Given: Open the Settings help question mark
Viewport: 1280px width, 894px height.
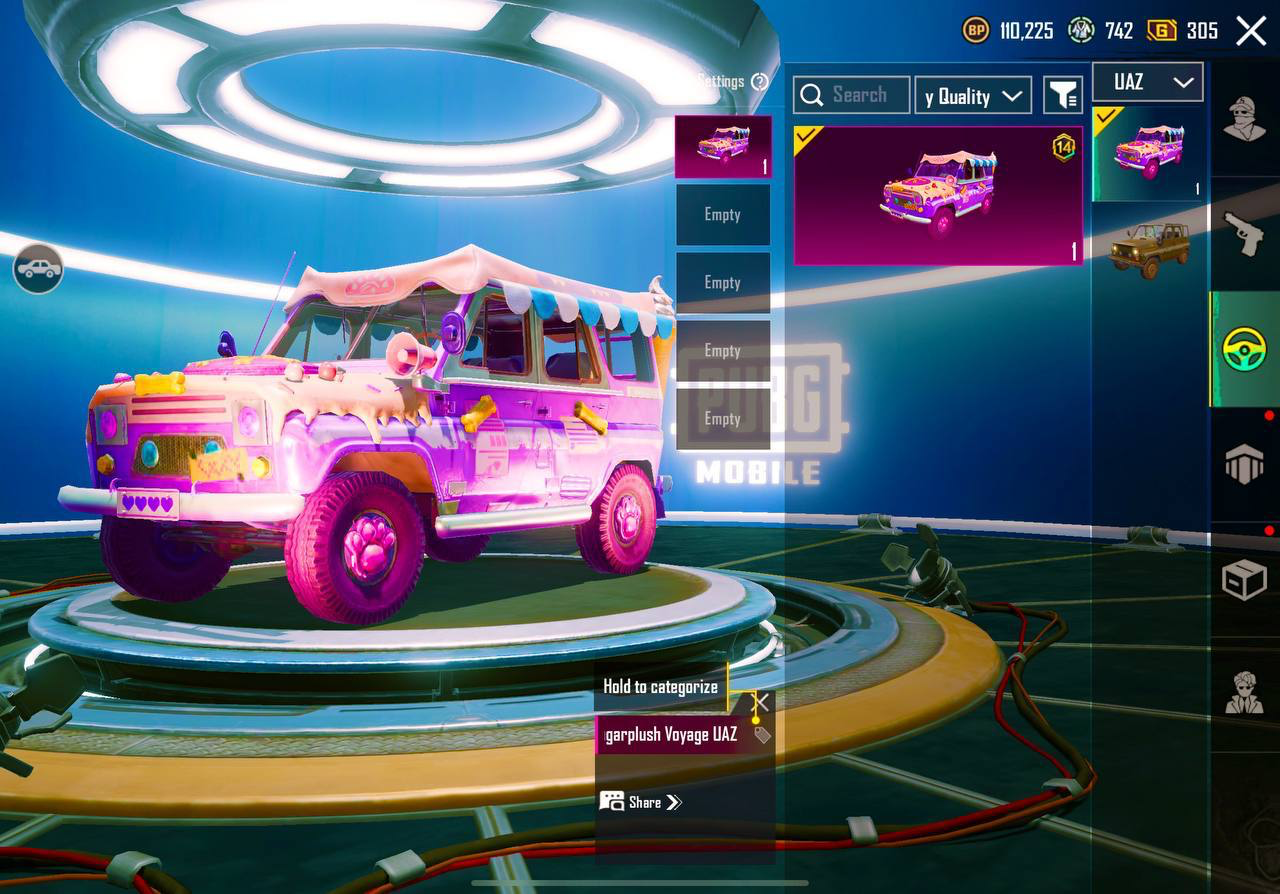Looking at the screenshot, I should click(760, 82).
